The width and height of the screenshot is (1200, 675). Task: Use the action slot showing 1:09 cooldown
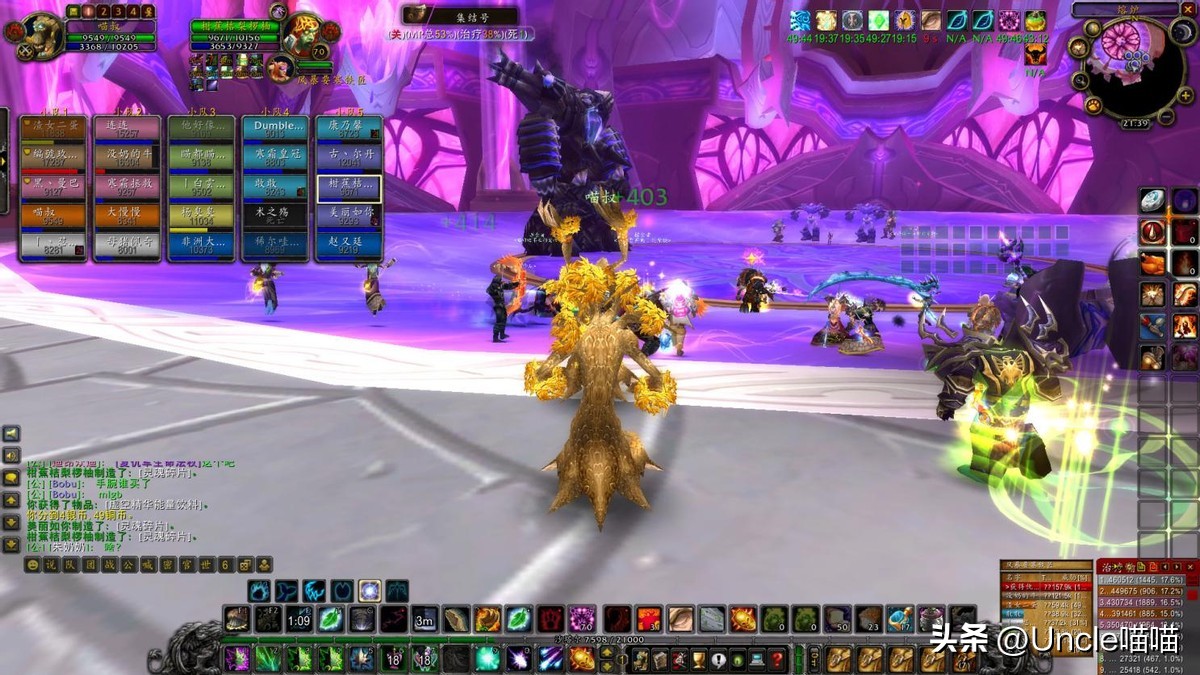click(298, 619)
